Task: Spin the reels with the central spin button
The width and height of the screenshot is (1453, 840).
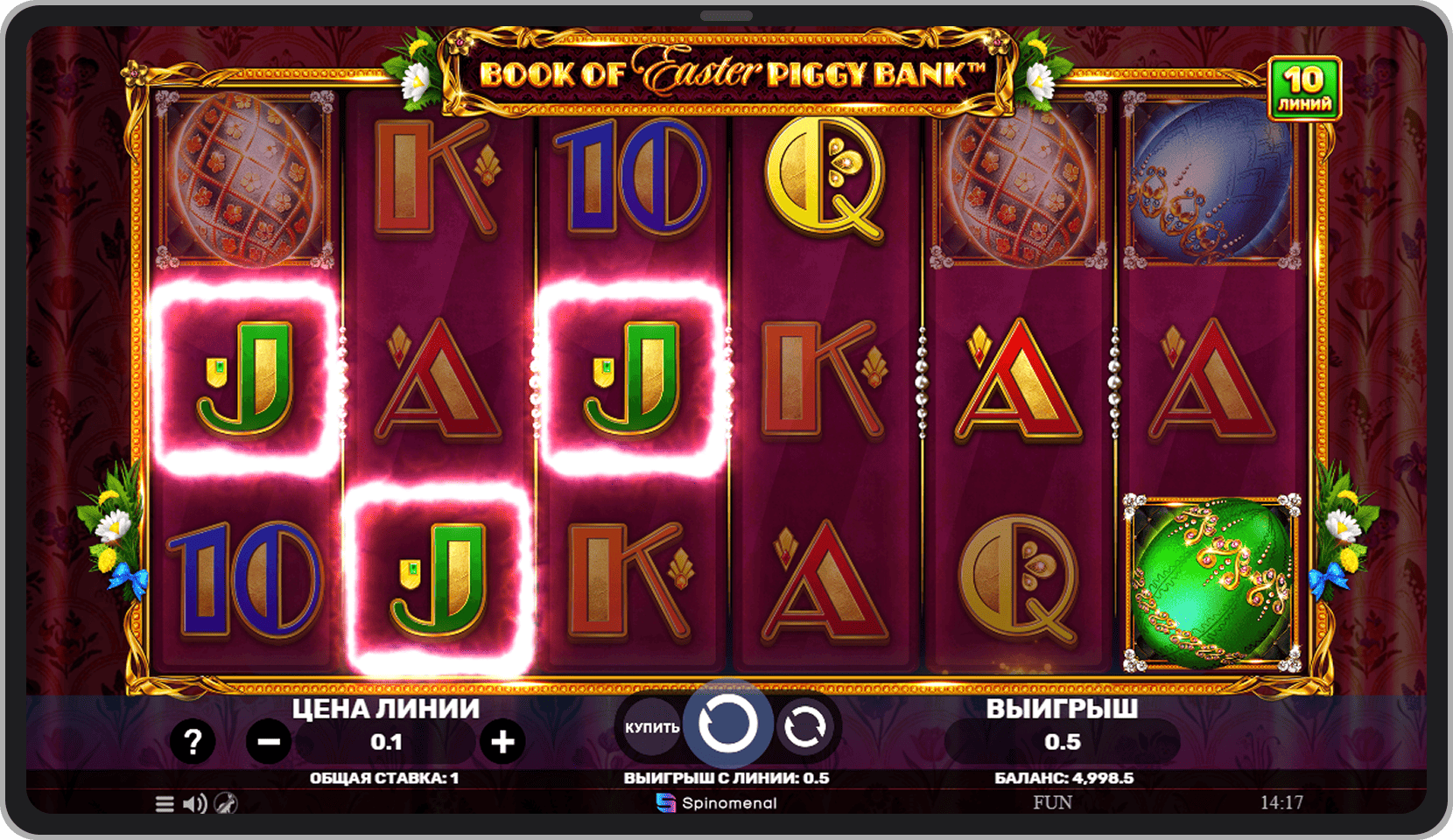Action: pyautogui.click(x=727, y=724)
